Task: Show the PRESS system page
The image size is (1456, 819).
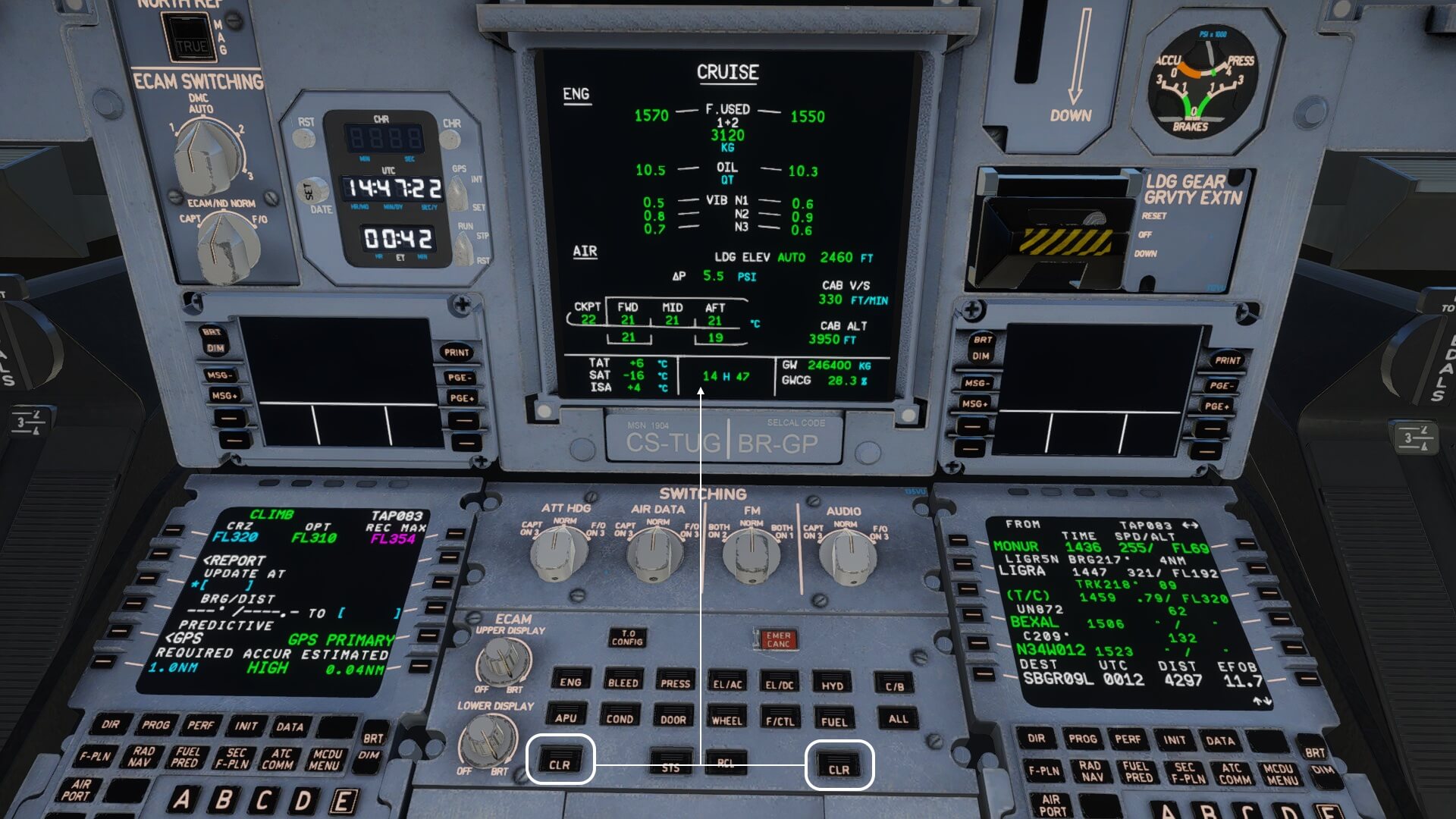Action: [x=675, y=682]
